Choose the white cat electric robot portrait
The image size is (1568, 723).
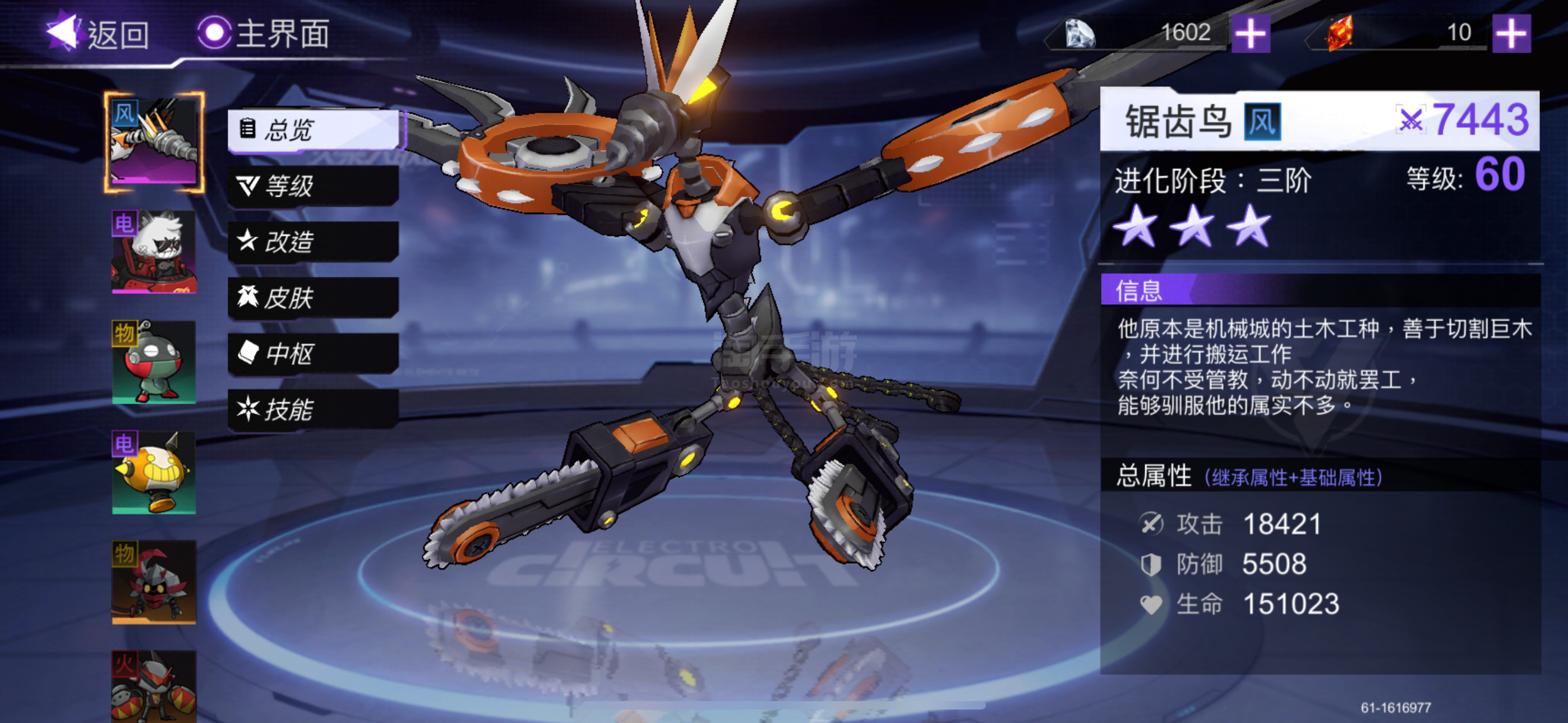point(154,252)
